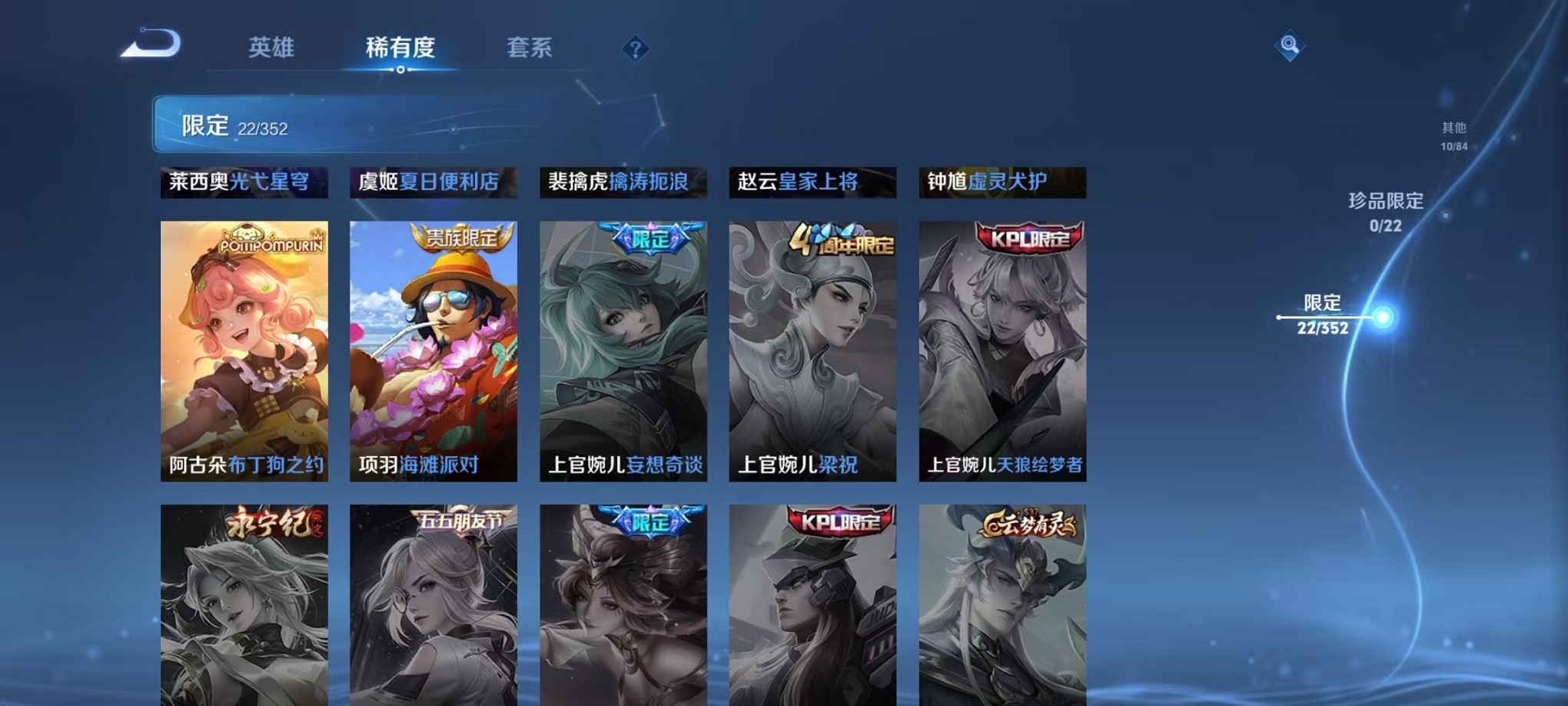Select the 稀有度 tab
Screen dimensions: 1568x706
tap(401, 48)
